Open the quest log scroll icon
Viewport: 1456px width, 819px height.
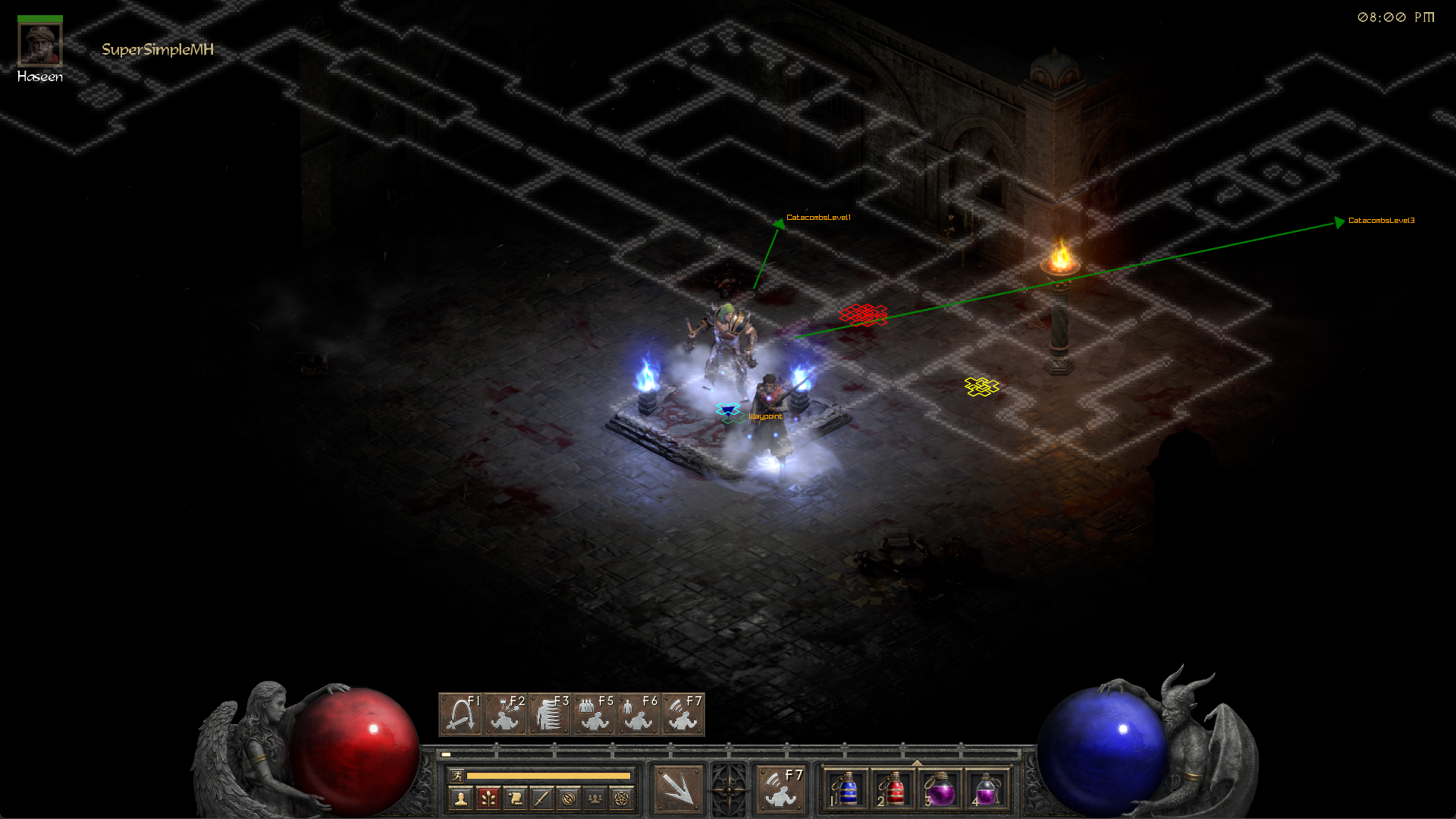click(515, 798)
